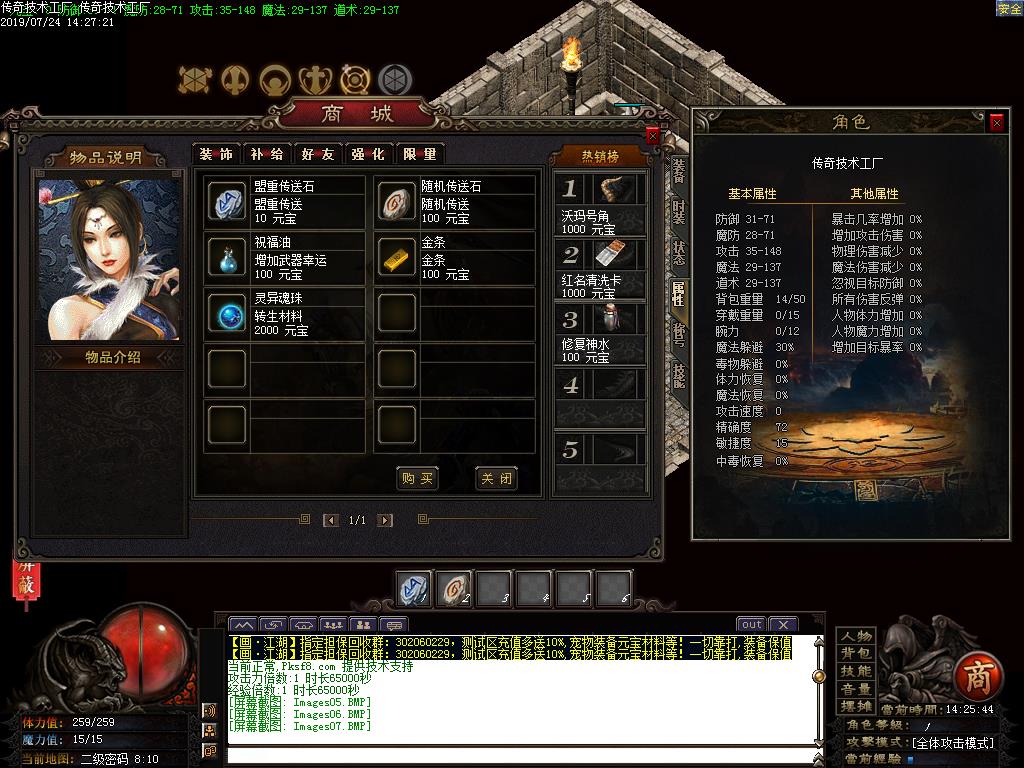Open the 背包 bag menu button
The width and height of the screenshot is (1024, 768).
(x=856, y=653)
